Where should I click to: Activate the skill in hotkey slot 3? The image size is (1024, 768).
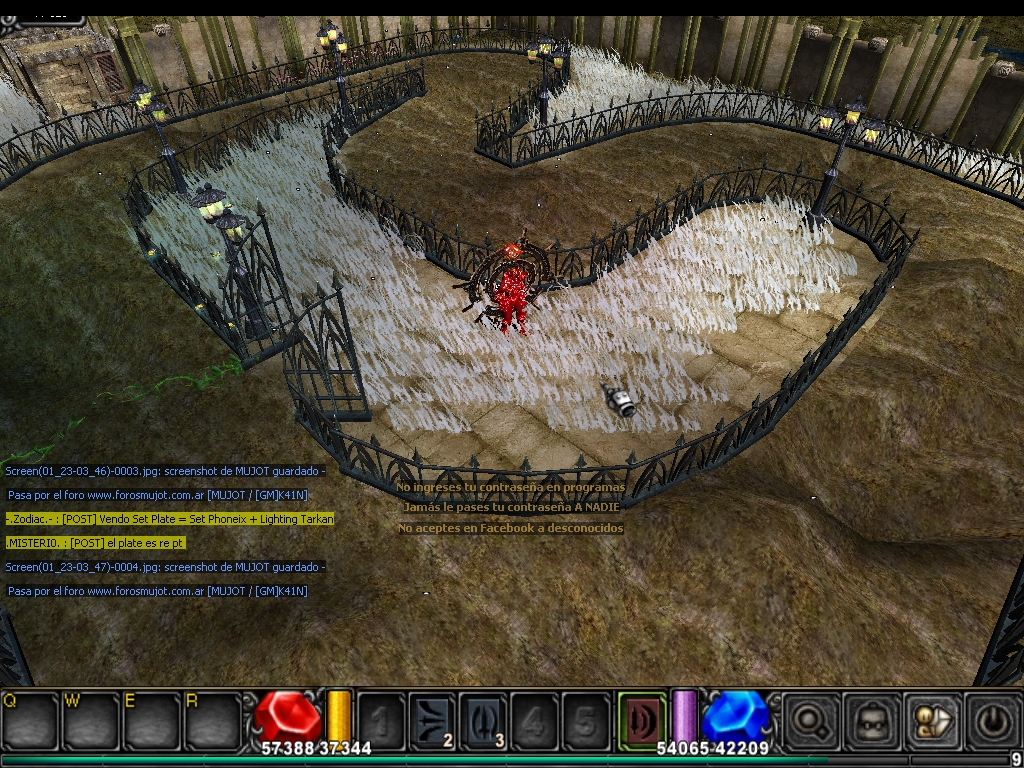(483, 720)
